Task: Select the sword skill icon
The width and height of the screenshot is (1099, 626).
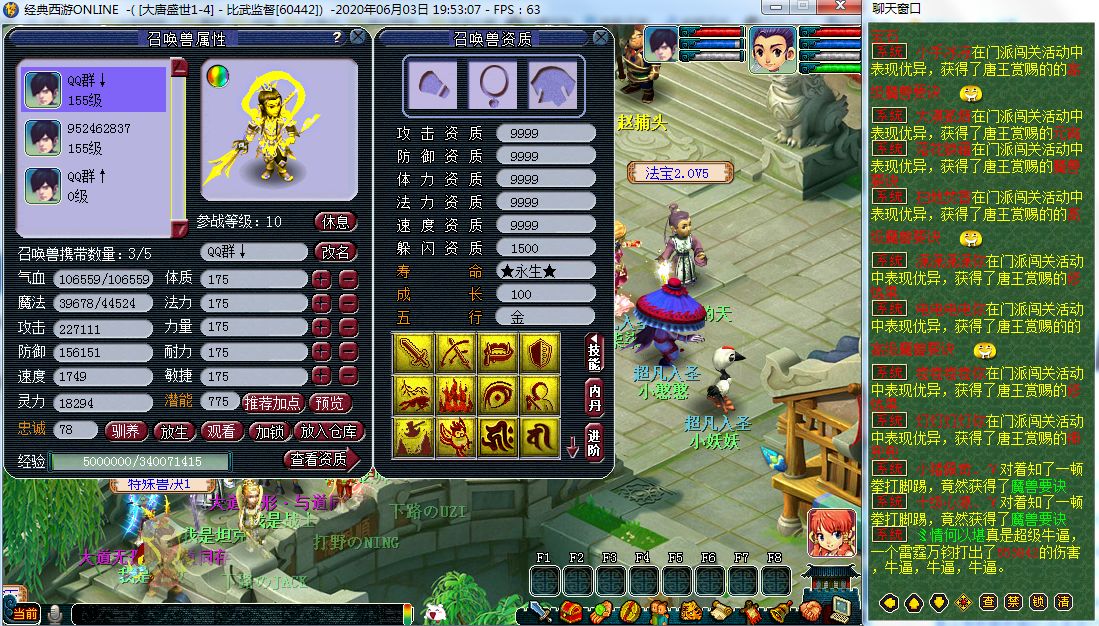Action: (x=413, y=353)
